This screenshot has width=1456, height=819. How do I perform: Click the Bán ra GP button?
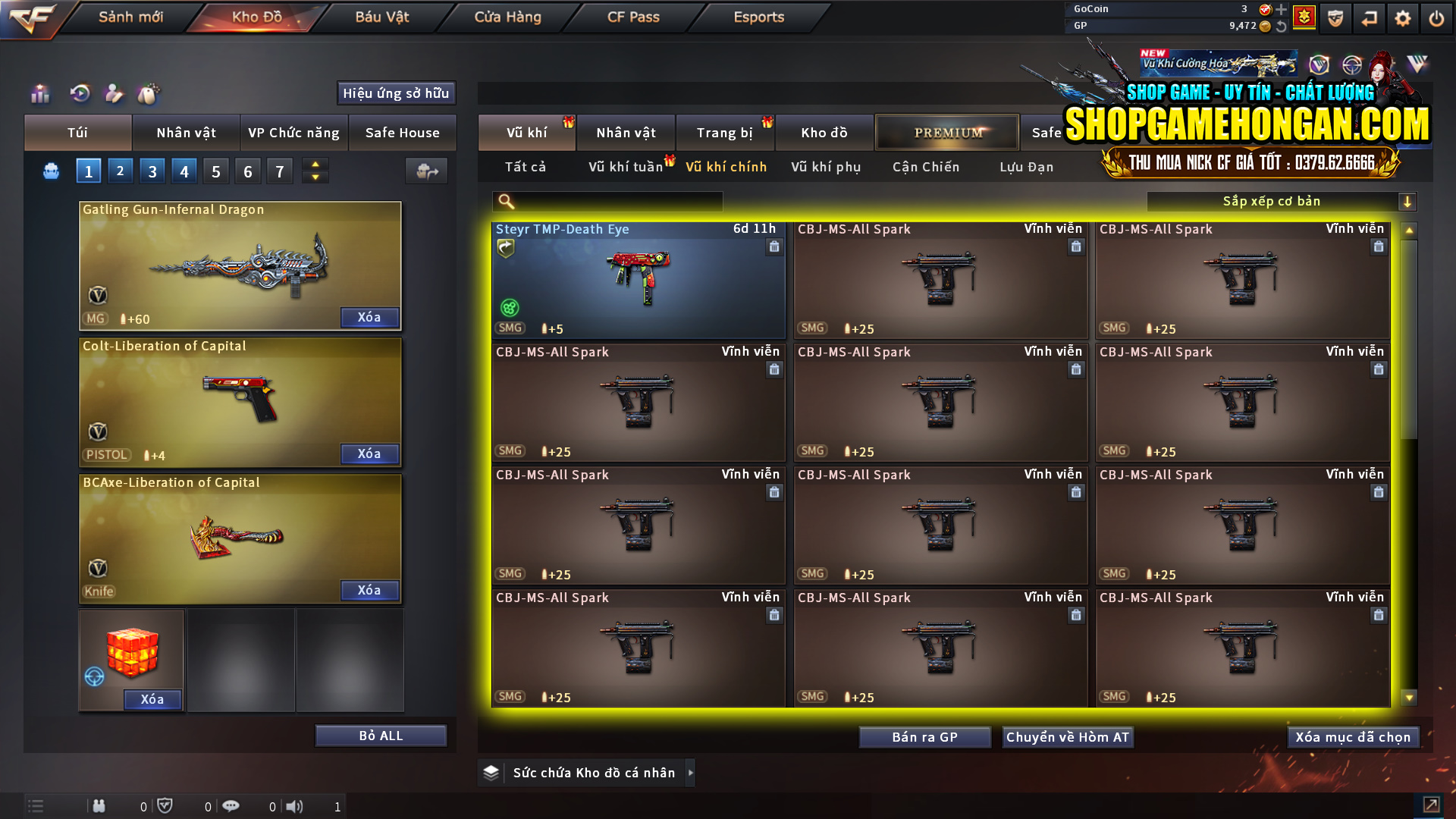(x=924, y=736)
